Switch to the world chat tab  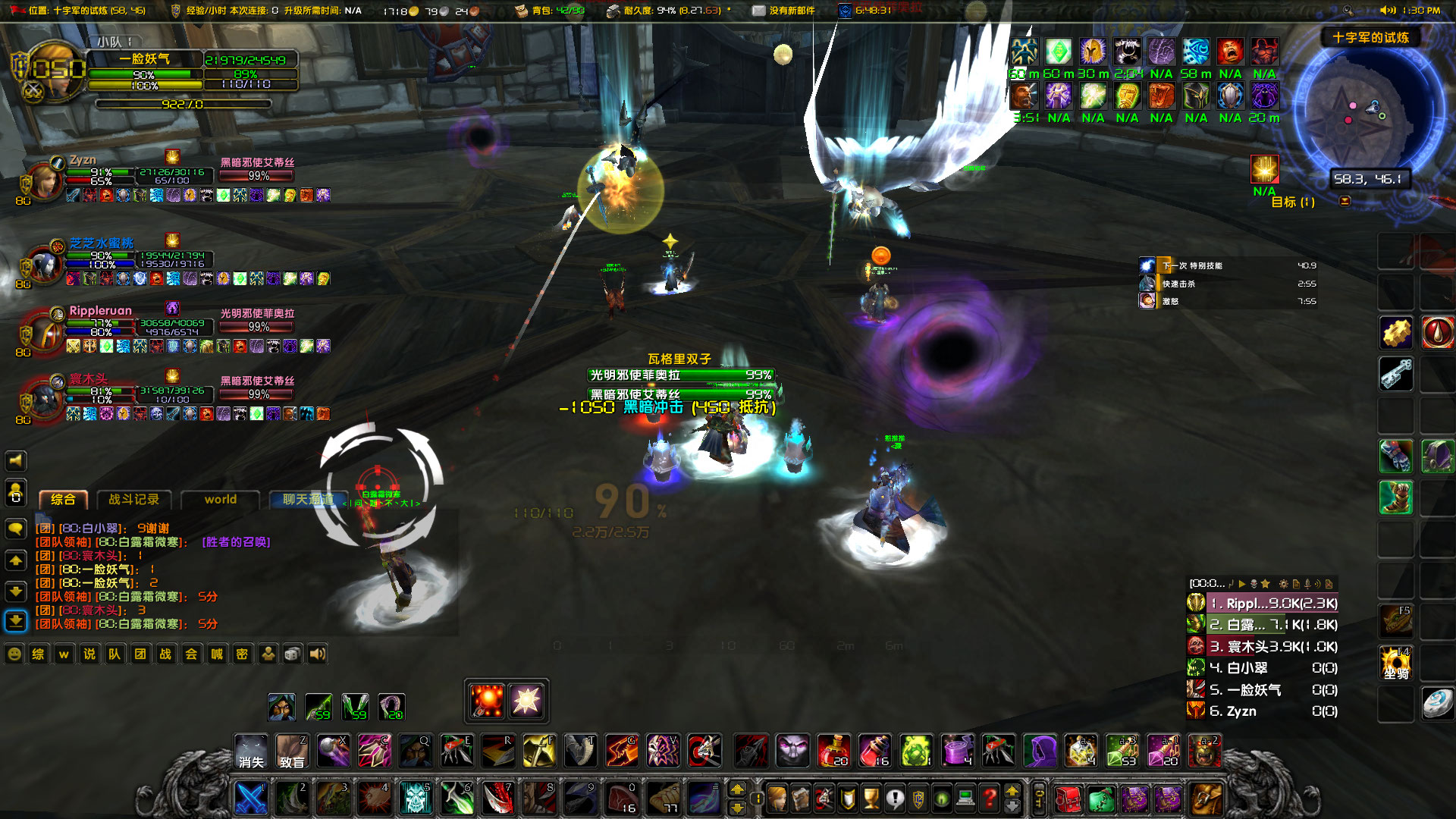click(220, 500)
